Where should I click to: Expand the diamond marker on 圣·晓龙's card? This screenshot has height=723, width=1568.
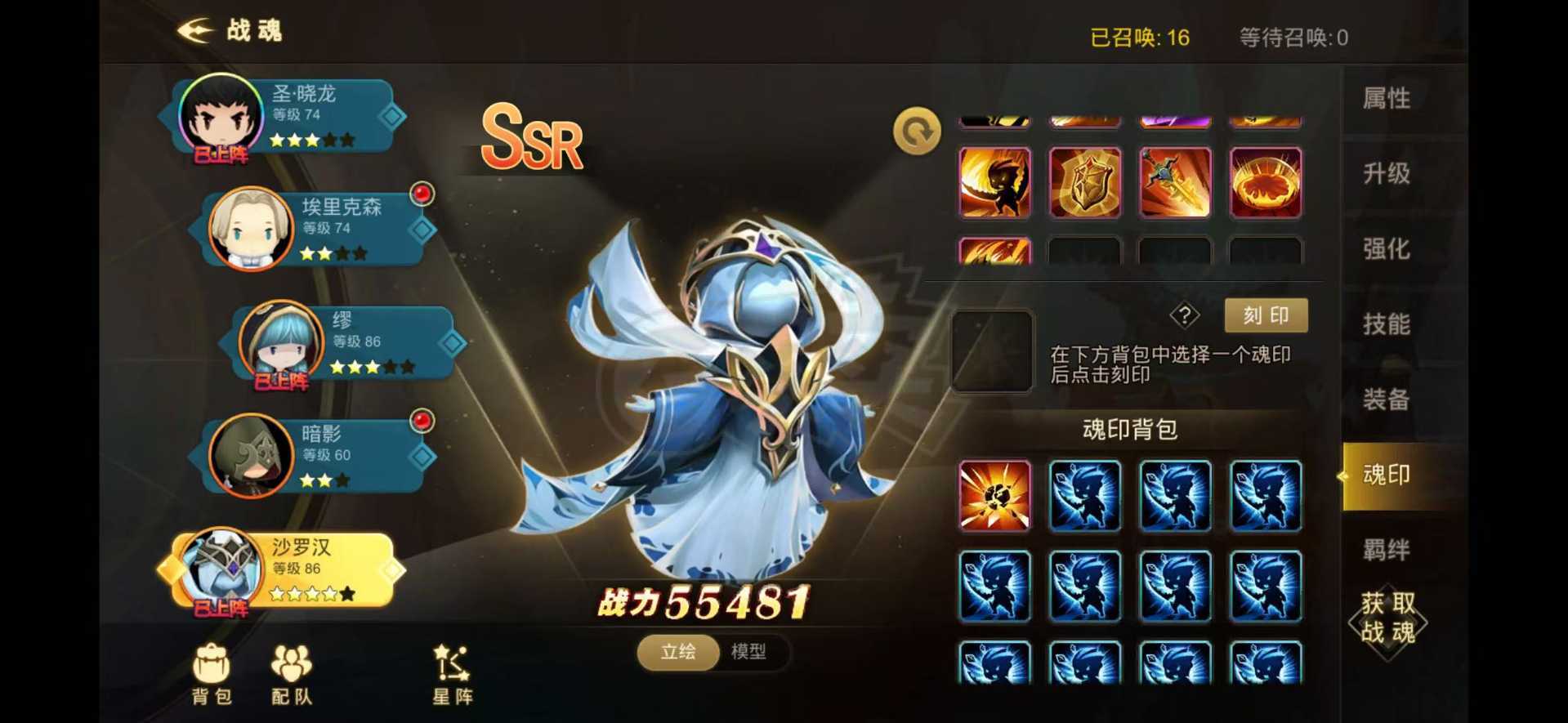[390, 115]
